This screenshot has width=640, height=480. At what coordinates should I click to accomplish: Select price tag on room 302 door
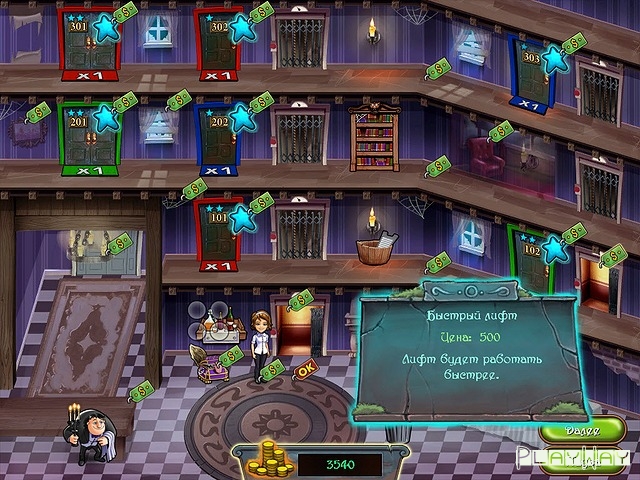click(262, 14)
